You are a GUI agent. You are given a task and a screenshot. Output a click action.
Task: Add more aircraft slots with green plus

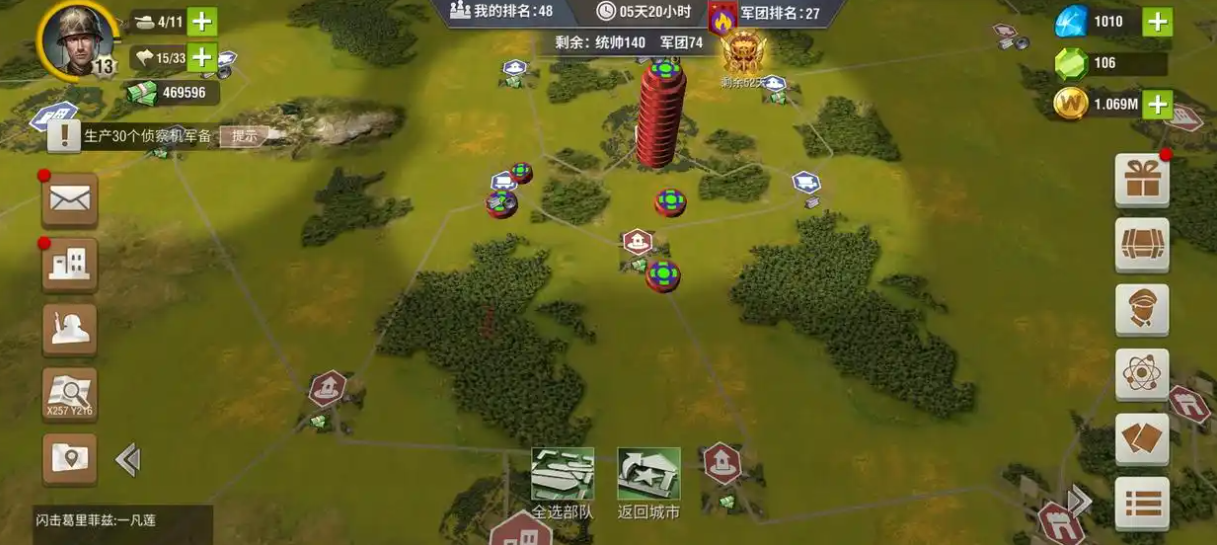[202, 57]
